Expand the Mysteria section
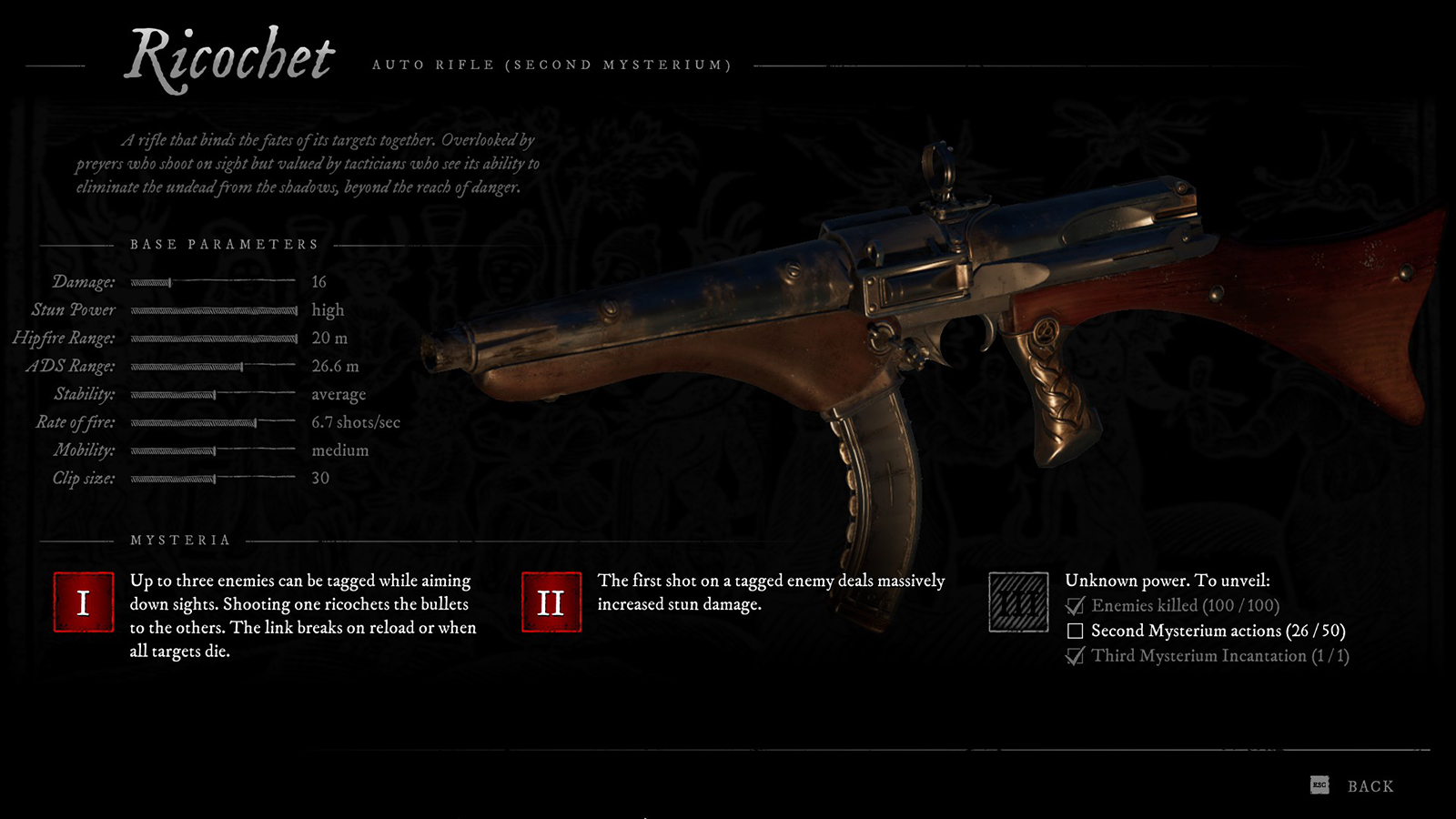1456x819 pixels. (x=178, y=539)
